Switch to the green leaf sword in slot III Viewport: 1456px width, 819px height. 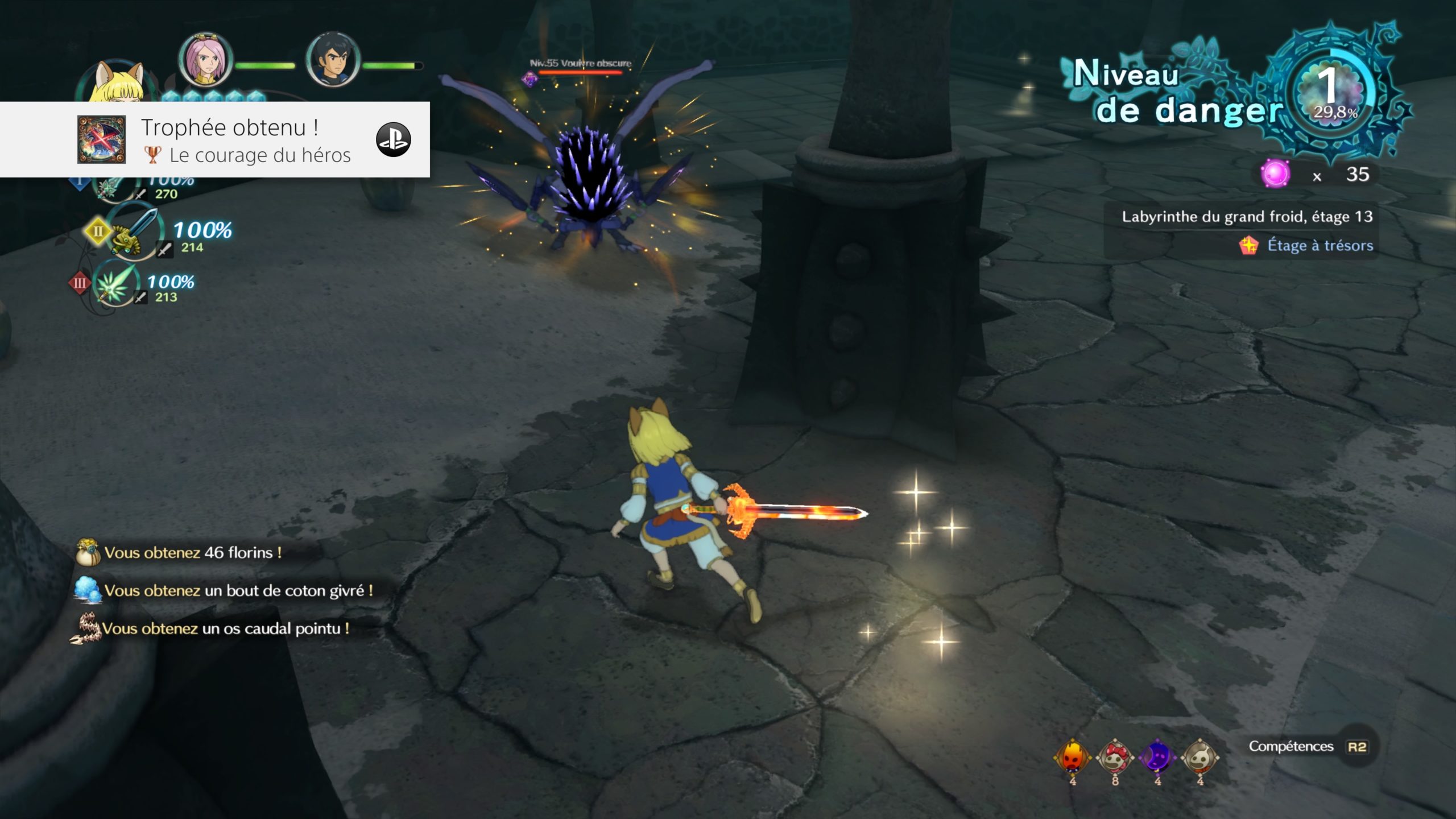[x=114, y=283]
